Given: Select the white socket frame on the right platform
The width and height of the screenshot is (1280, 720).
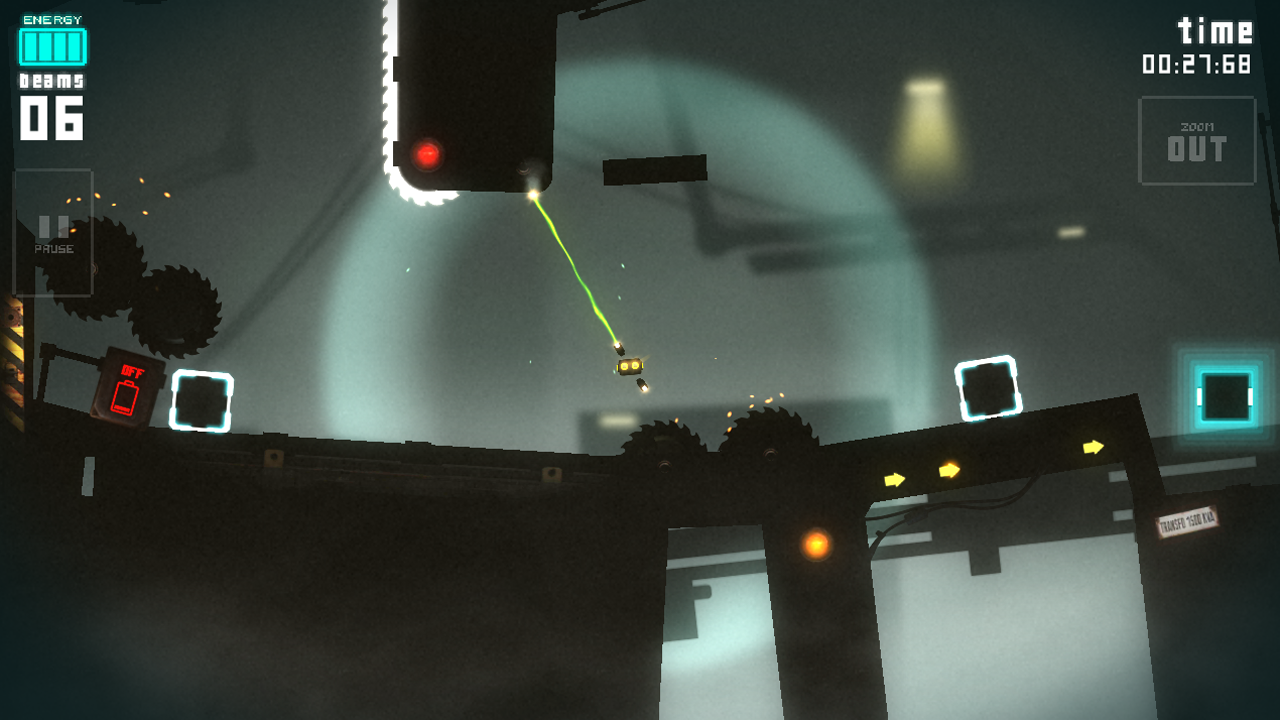Looking at the screenshot, I should coord(986,389).
